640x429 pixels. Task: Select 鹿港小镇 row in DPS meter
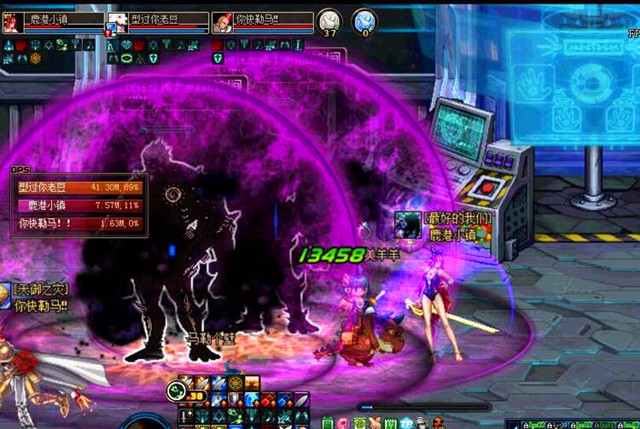[80, 204]
